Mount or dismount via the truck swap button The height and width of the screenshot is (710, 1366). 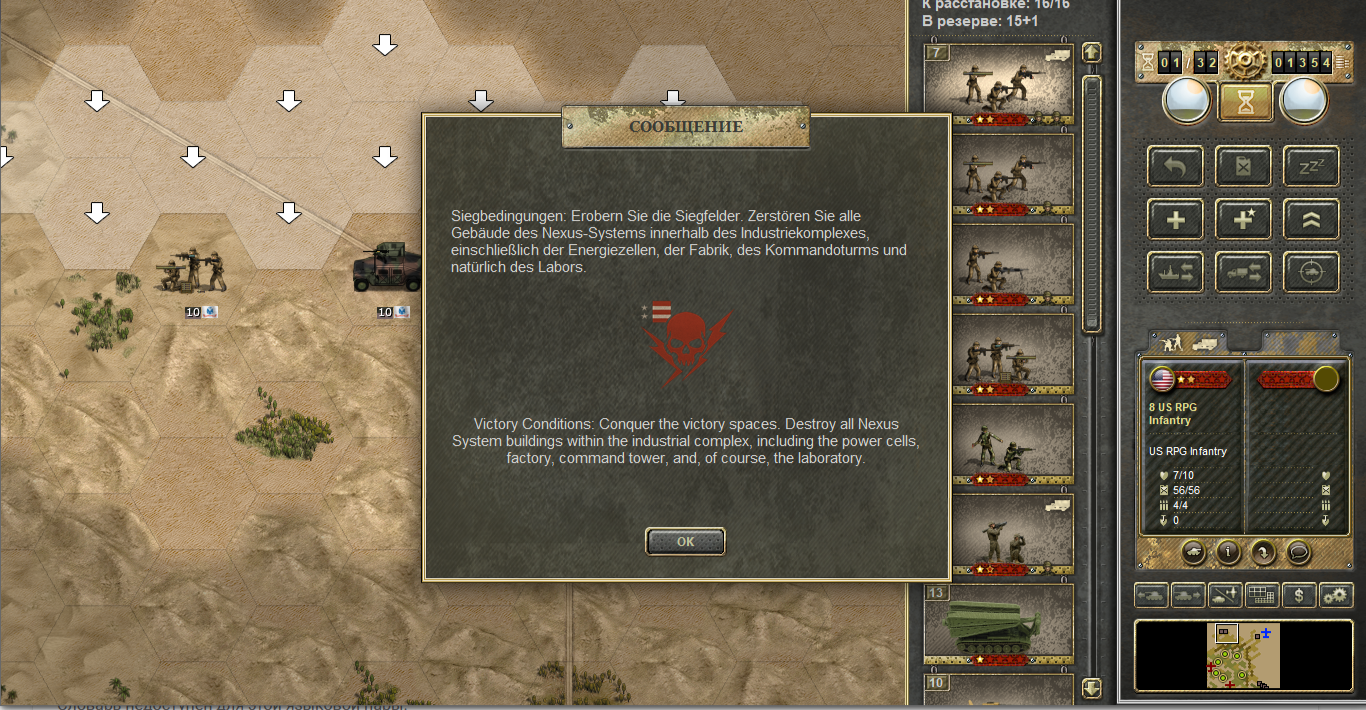pyautogui.click(x=1243, y=272)
